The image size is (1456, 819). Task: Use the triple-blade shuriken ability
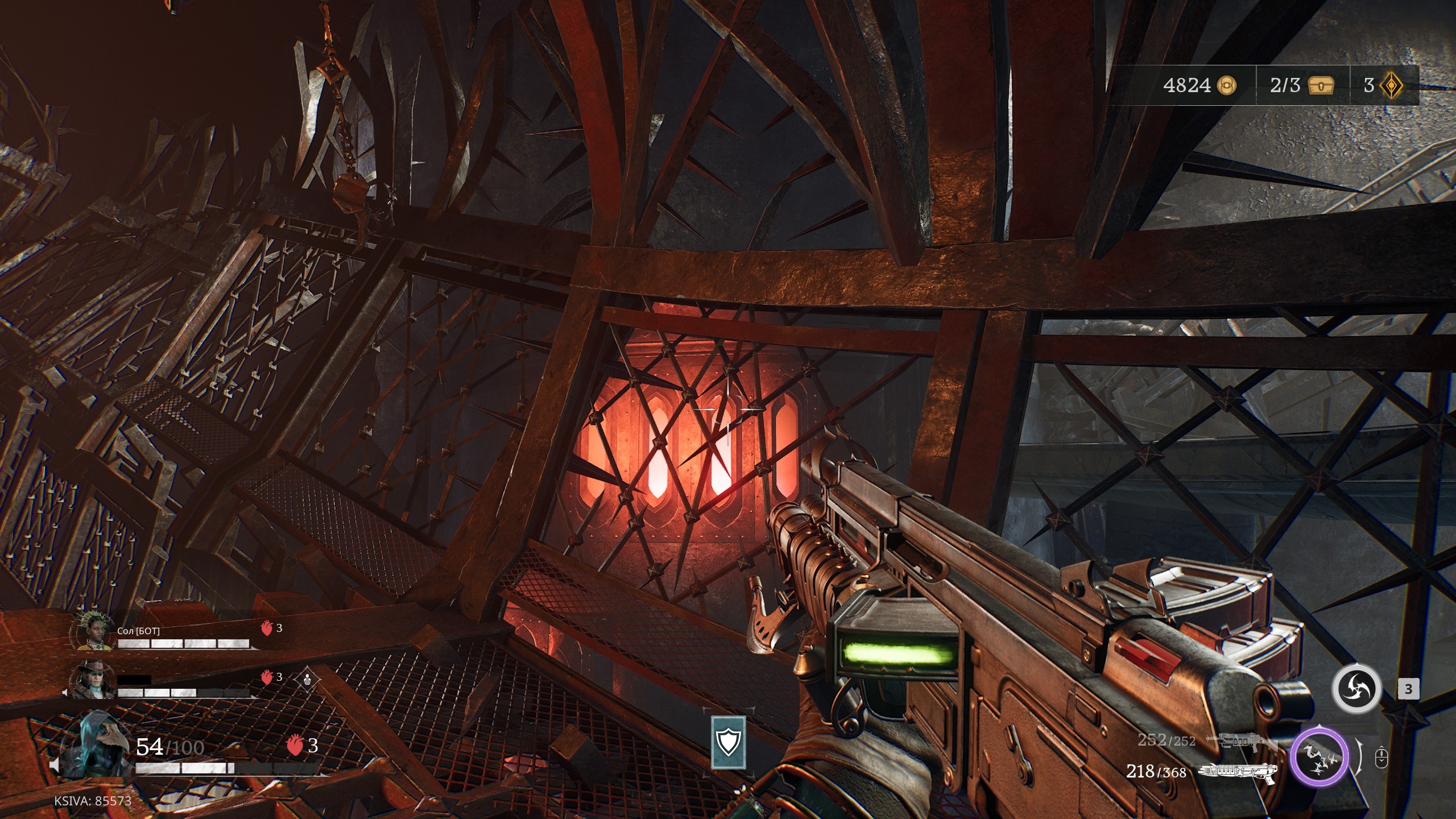1357,689
